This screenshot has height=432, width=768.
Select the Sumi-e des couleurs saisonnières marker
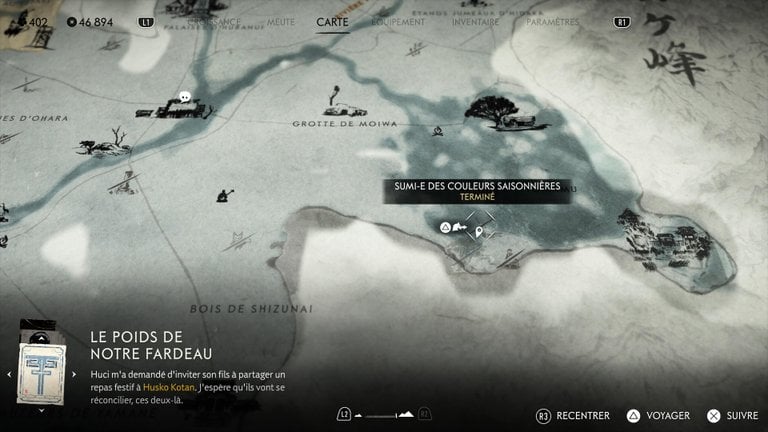coord(481,232)
